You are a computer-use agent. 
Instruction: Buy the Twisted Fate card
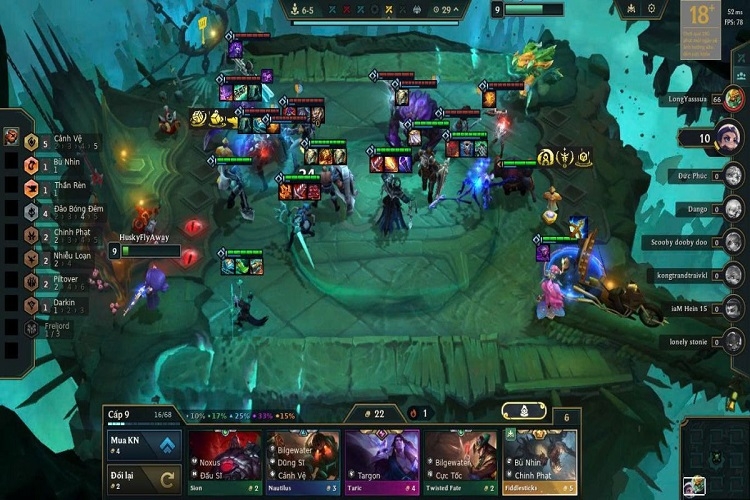[x=460, y=463]
